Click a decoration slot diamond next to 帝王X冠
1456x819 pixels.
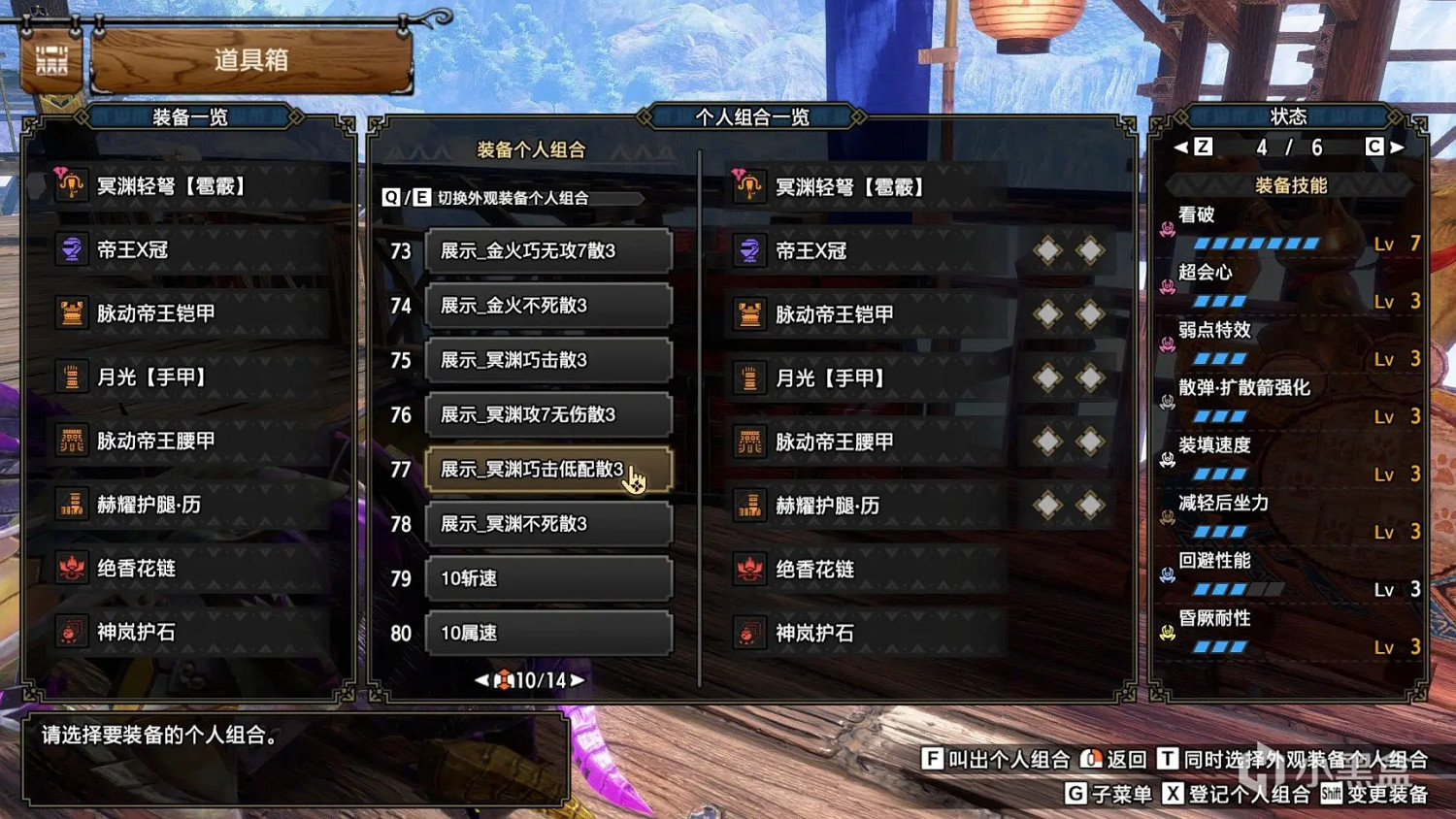(1047, 249)
